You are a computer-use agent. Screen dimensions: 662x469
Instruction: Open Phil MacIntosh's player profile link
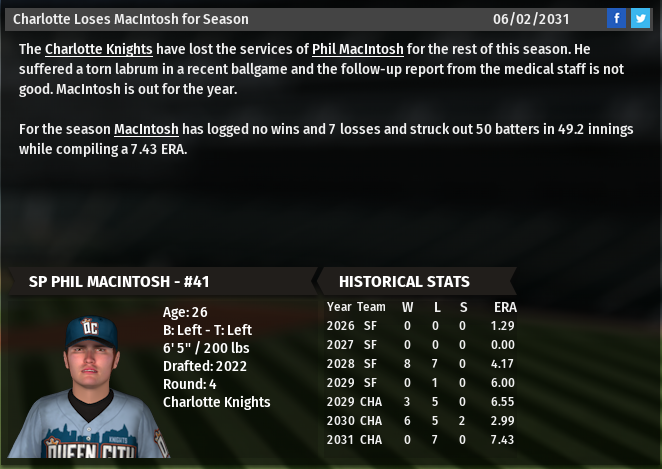point(357,49)
